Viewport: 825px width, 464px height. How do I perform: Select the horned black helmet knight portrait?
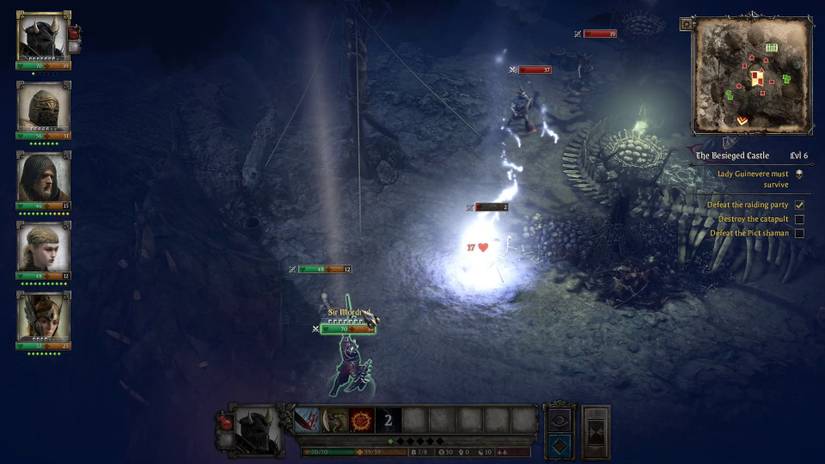(x=43, y=37)
